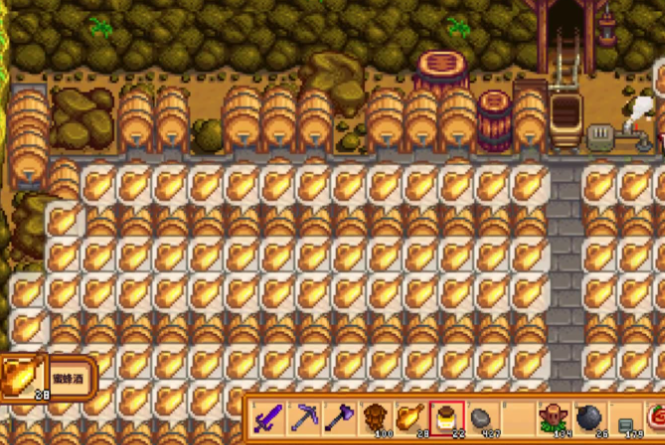Select the stone stack of 427
Viewport: 665px width, 445px height.
(480, 416)
